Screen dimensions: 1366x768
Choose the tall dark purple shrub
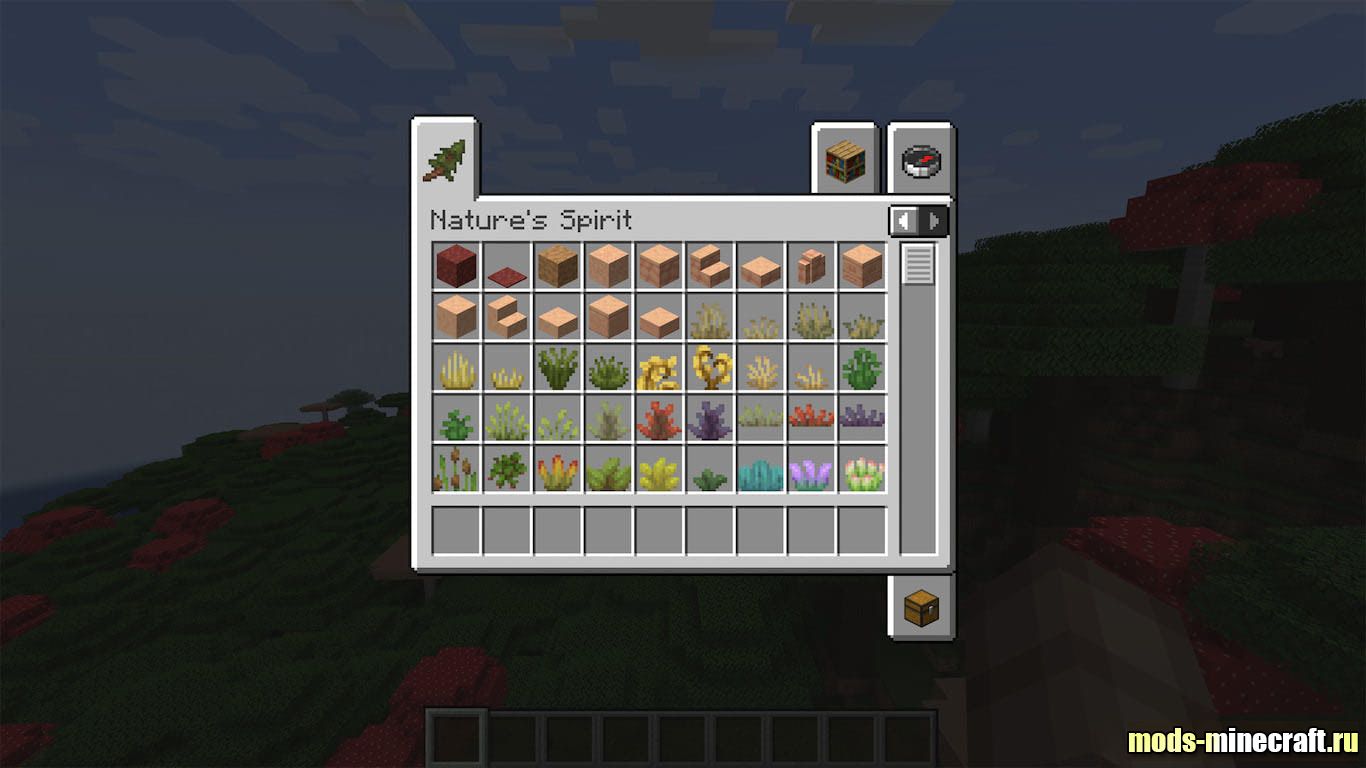710,420
